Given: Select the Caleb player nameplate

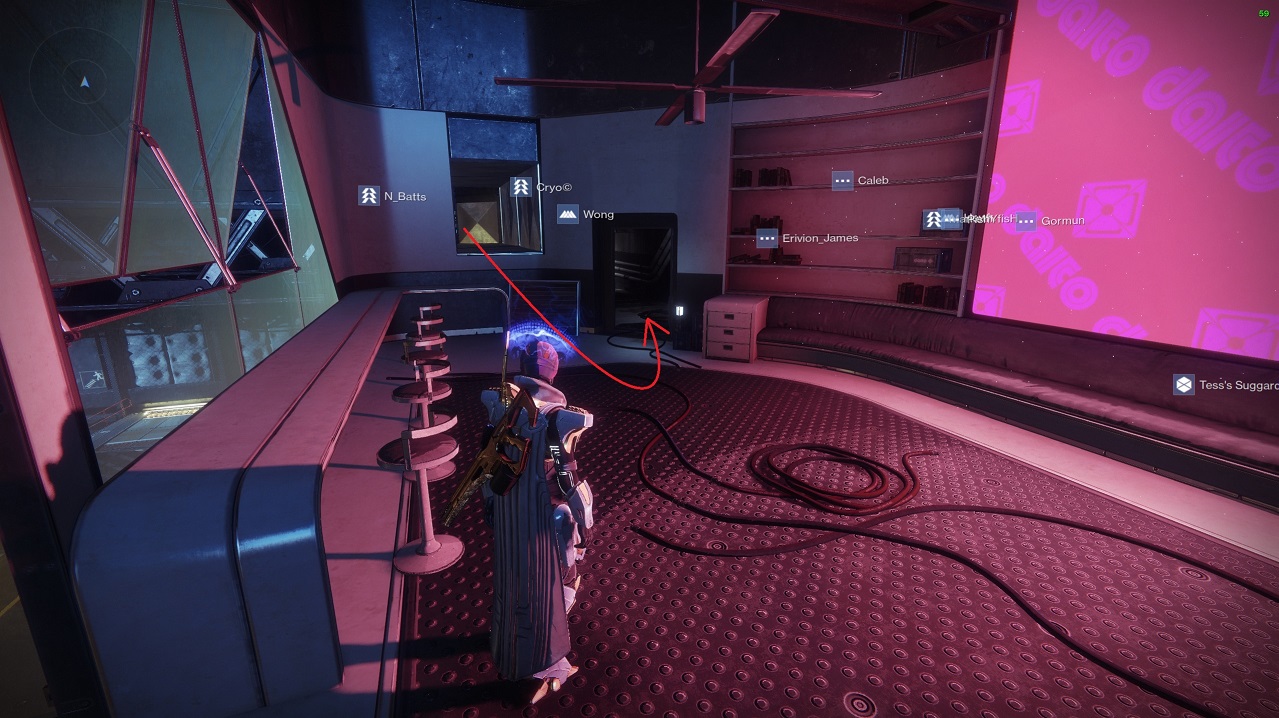Looking at the screenshot, I should click(861, 181).
